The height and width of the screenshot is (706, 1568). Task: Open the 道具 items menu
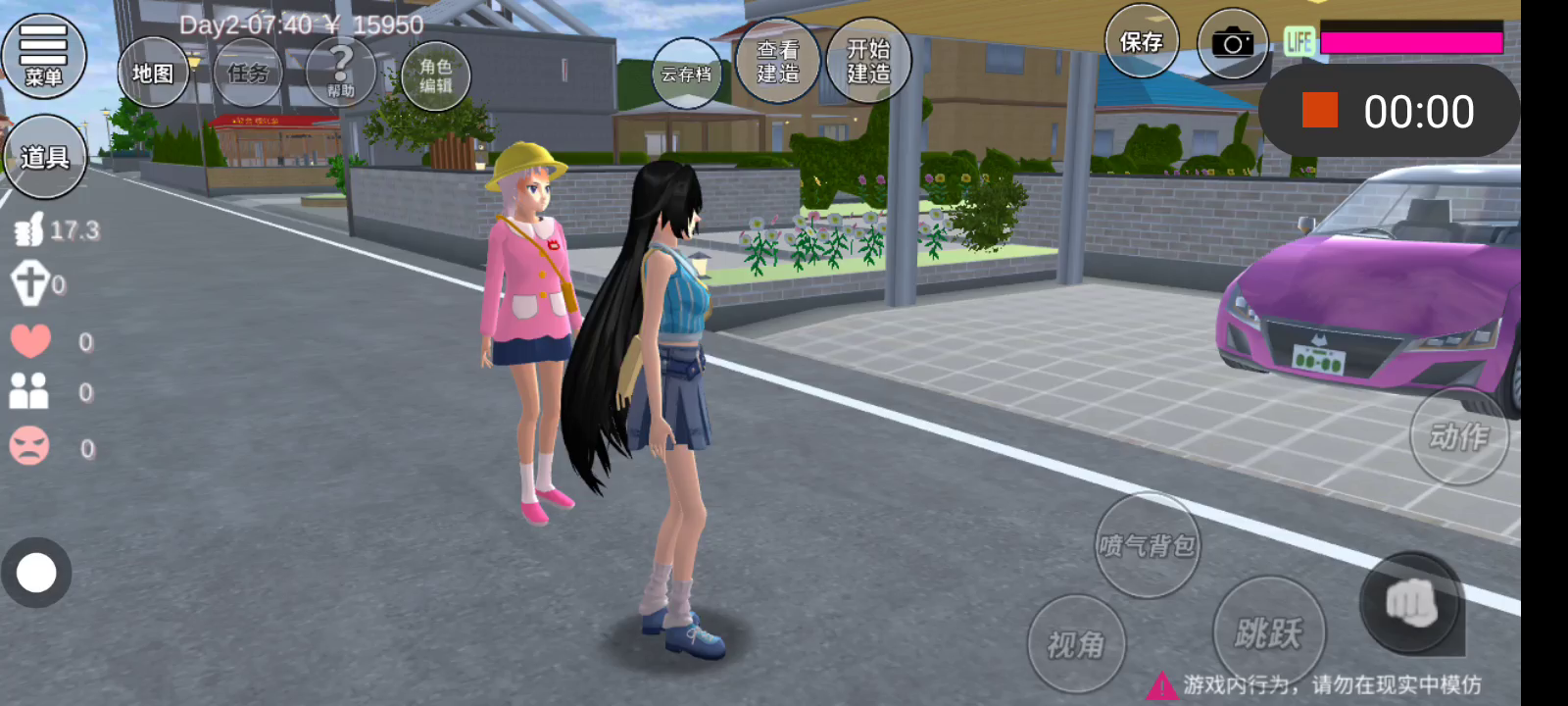44,157
